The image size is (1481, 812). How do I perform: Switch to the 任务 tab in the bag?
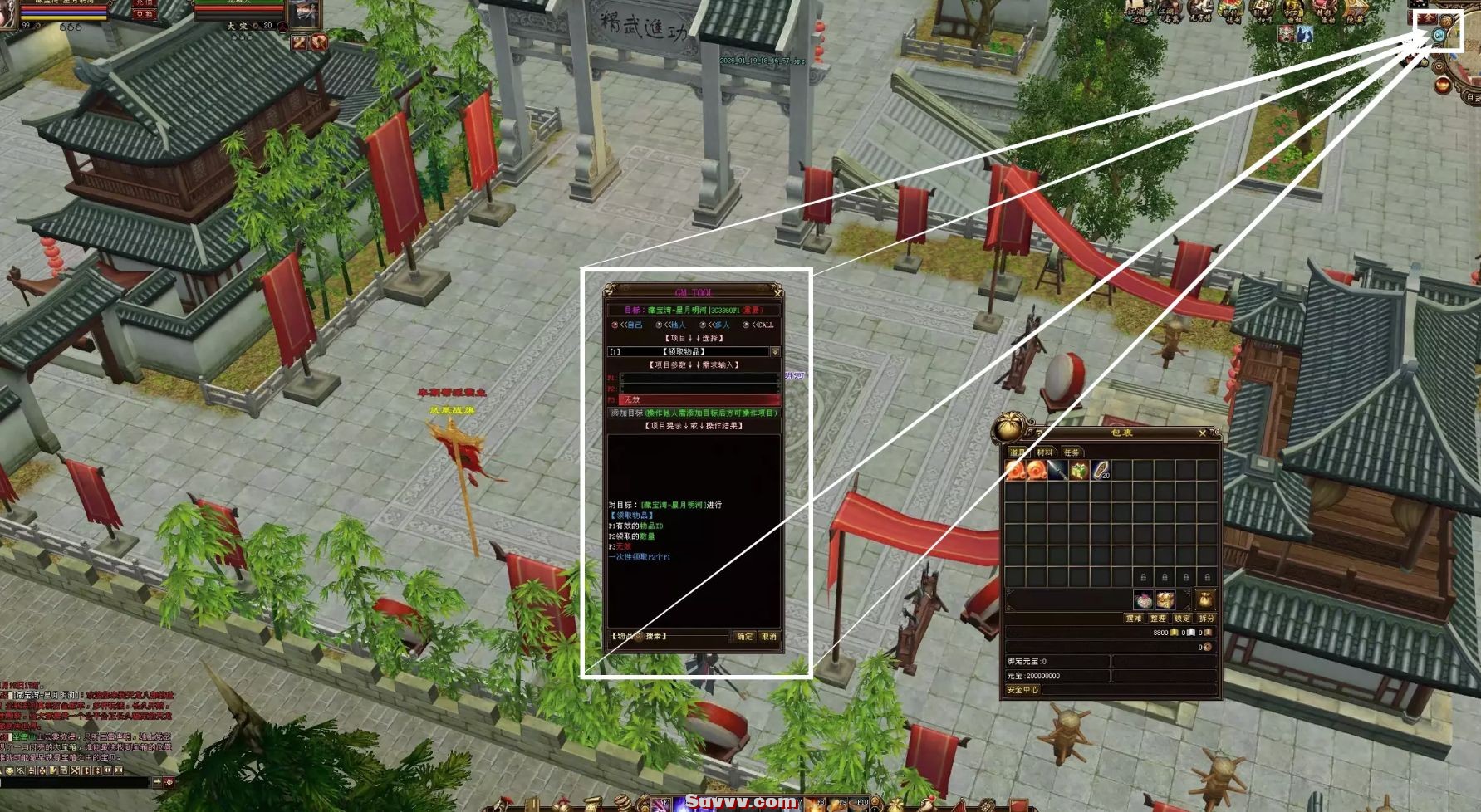(x=1073, y=452)
